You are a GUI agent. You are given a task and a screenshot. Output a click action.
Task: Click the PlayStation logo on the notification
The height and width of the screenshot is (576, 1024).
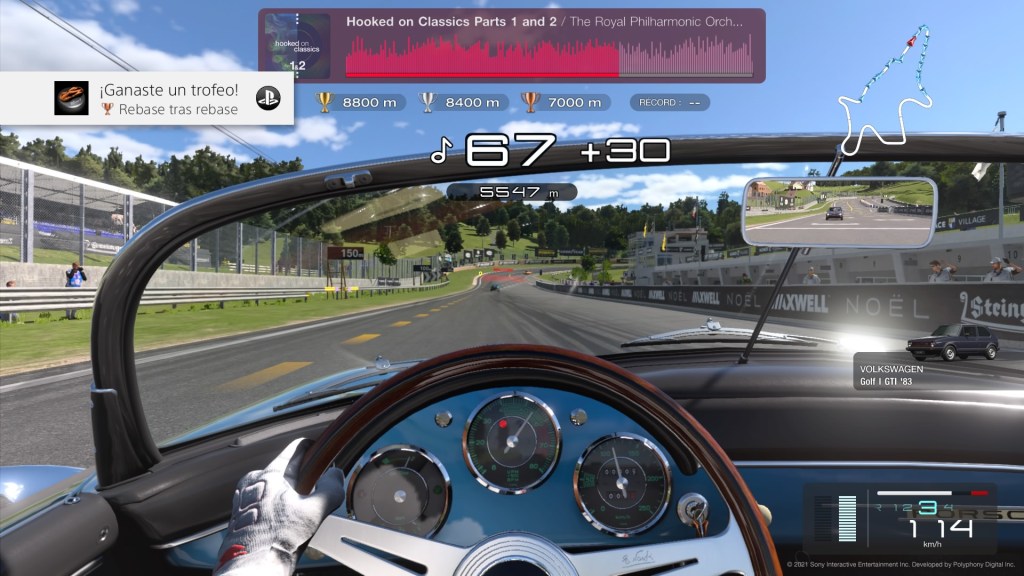pyautogui.click(x=267, y=98)
